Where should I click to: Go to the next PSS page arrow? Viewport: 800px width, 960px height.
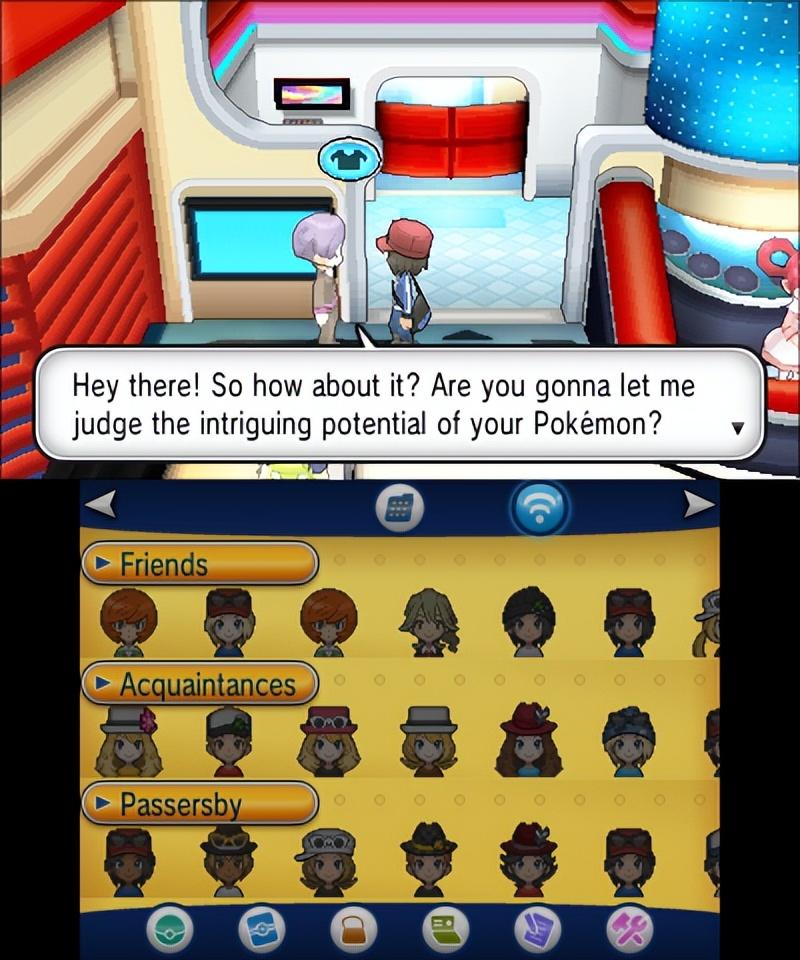(699, 507)
